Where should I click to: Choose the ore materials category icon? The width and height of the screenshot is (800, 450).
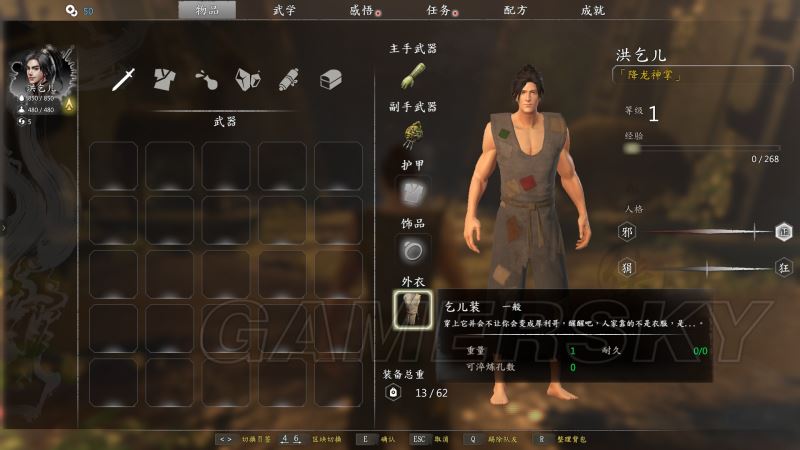point(247,80)
